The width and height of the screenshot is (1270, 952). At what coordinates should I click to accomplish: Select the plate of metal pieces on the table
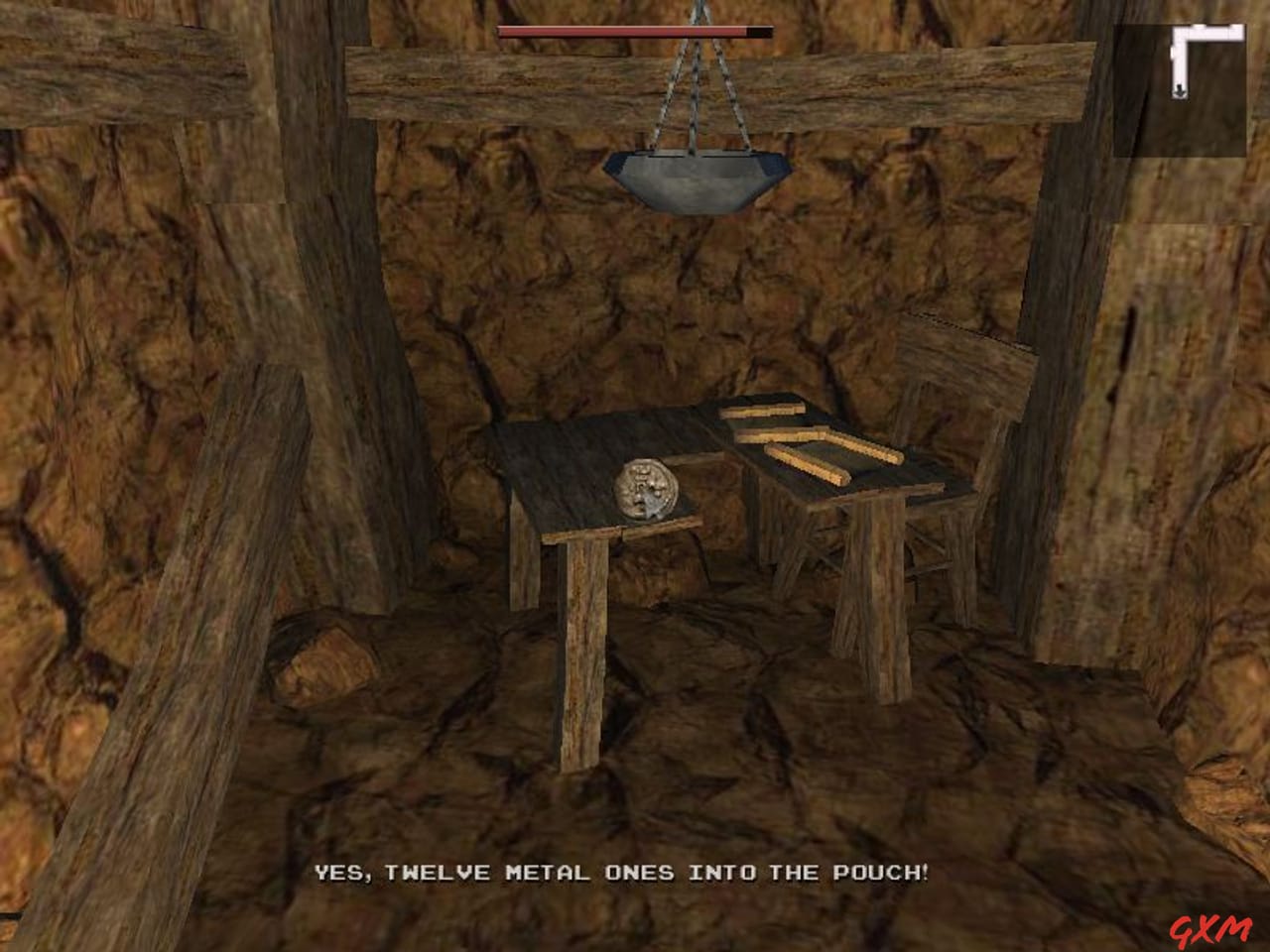click(x=648, y=491)
